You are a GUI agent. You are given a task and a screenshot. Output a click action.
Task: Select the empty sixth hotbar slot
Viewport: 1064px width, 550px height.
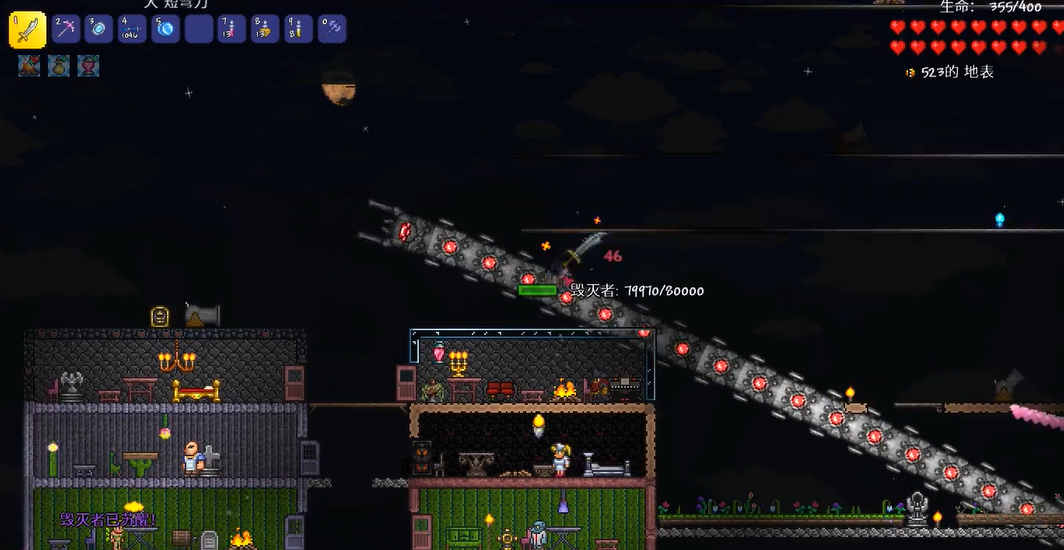click(199, 29)
